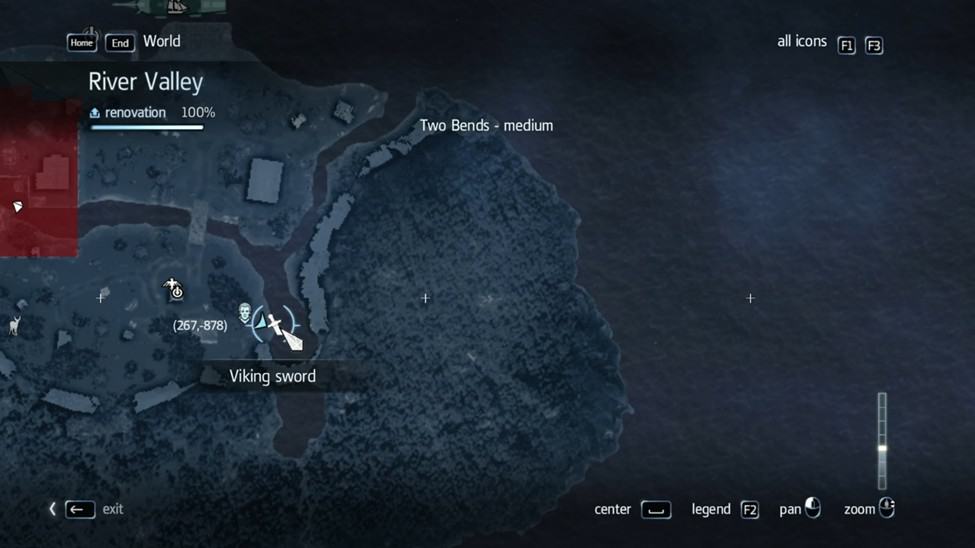This screenshot has width=975, height=548.
Task: Click the skull face marker on map
Action: point(245,315)
